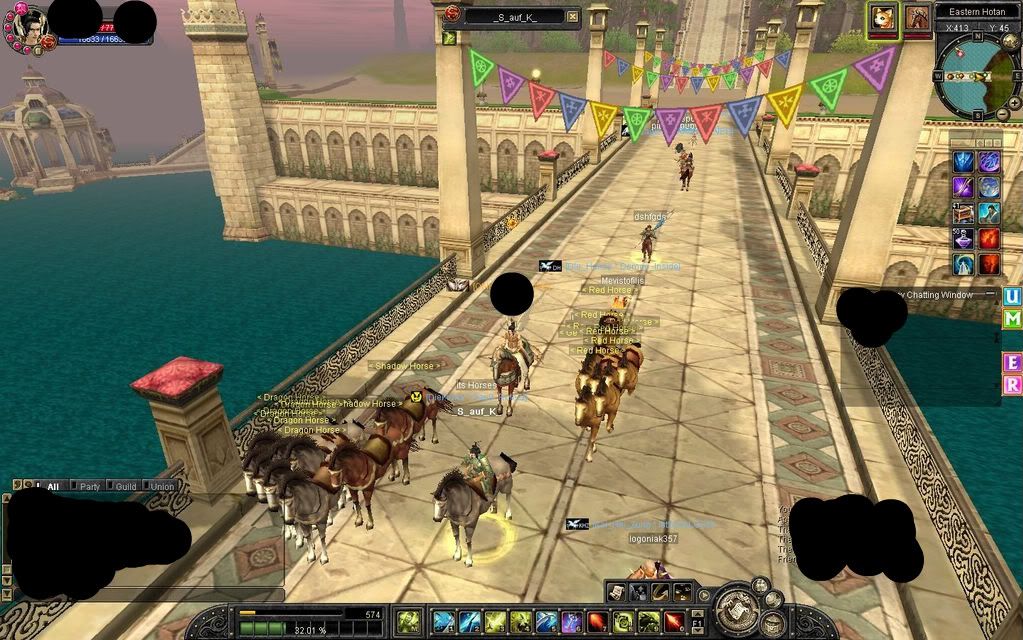Use the green skill in slot 9
Screen dimensions: 1023x640
(x=649, y=621)
